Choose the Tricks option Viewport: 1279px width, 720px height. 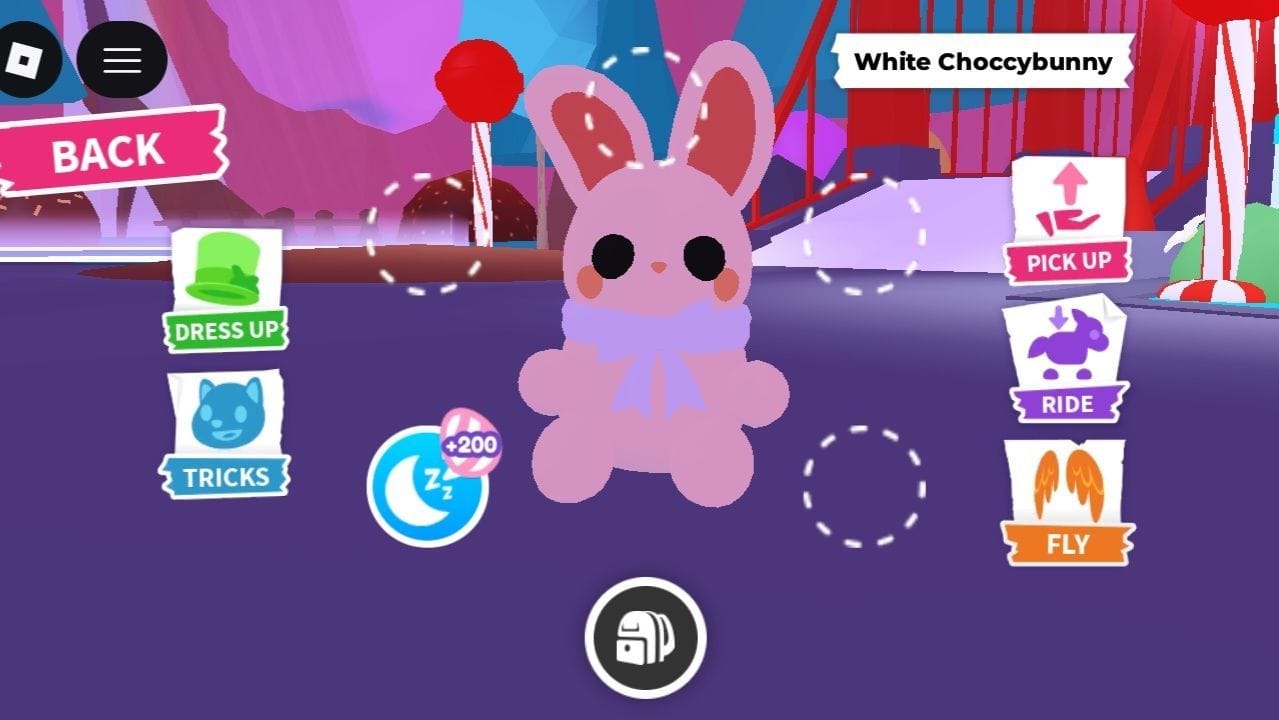(x=226, y=436)
